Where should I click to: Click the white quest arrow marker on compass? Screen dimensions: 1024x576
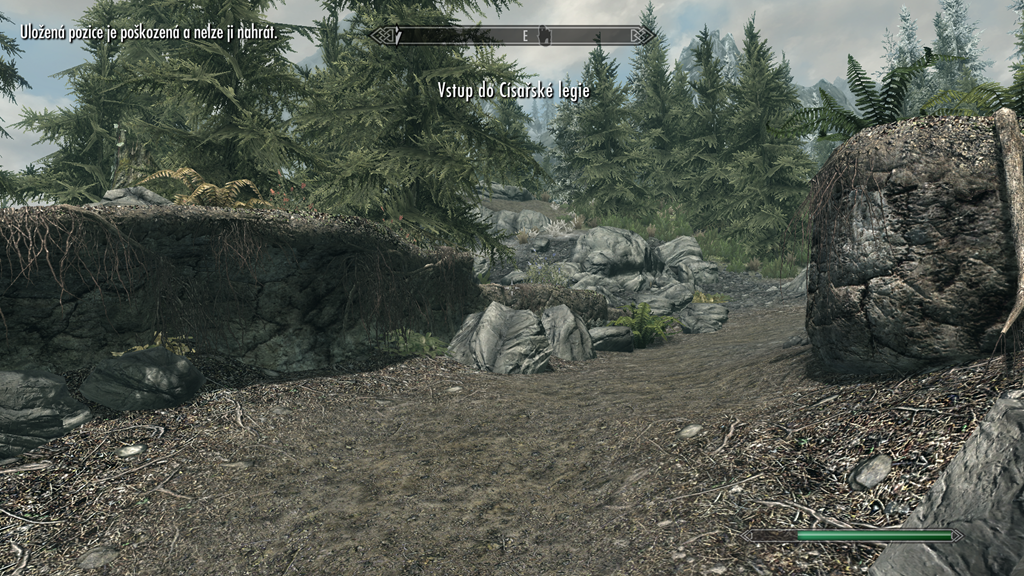(x=397, y=36)
